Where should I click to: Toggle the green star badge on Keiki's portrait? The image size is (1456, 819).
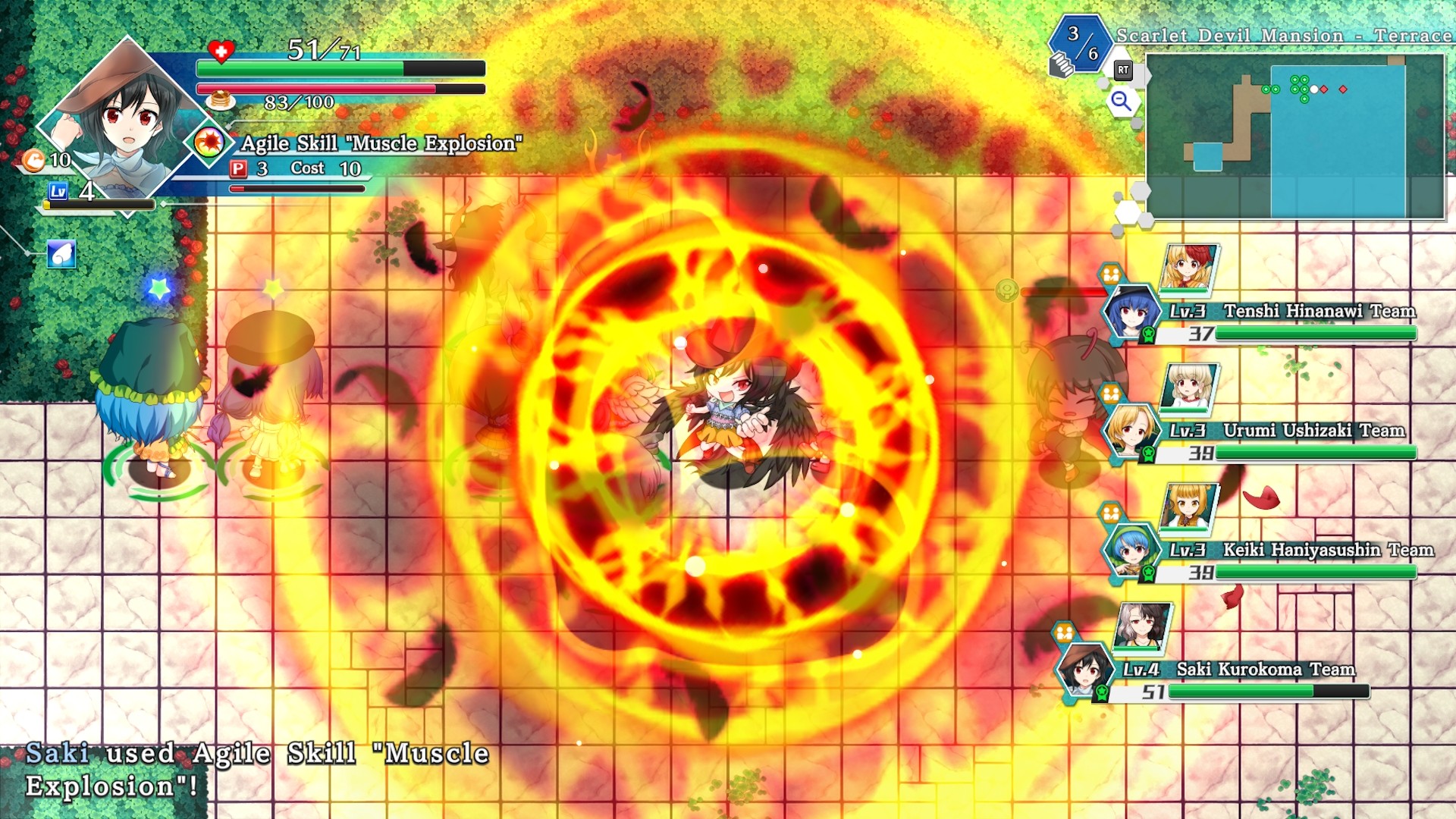click(x=1147, y=572)
